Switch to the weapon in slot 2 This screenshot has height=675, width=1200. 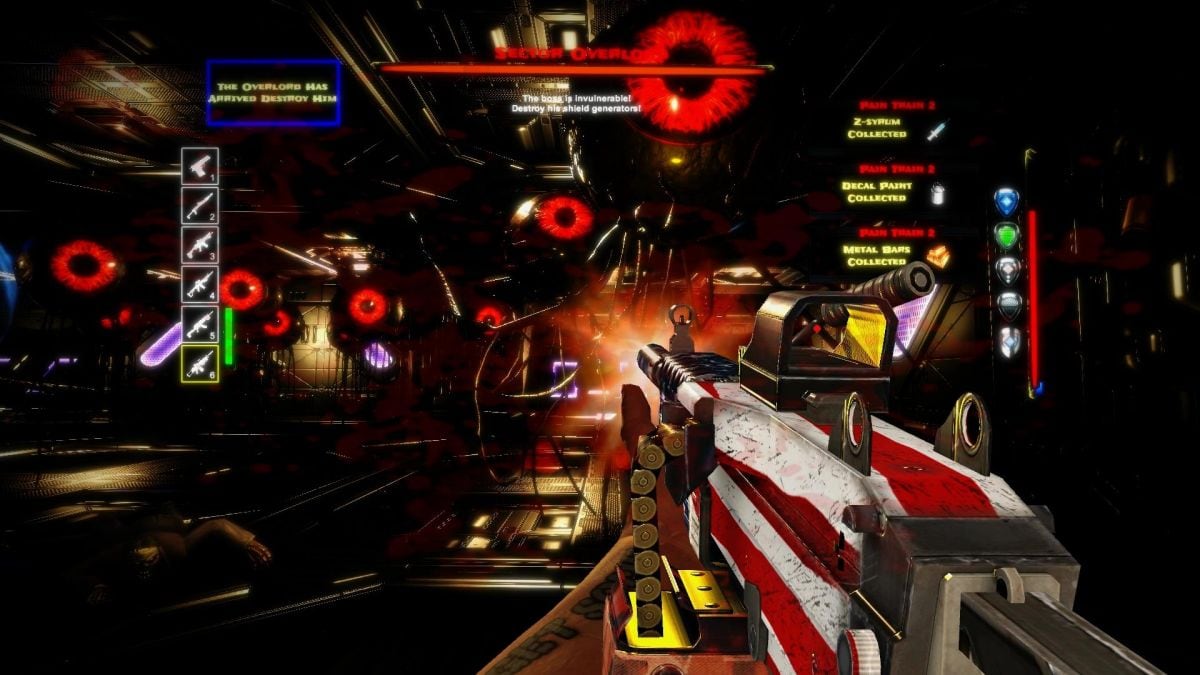coord(199,204)
